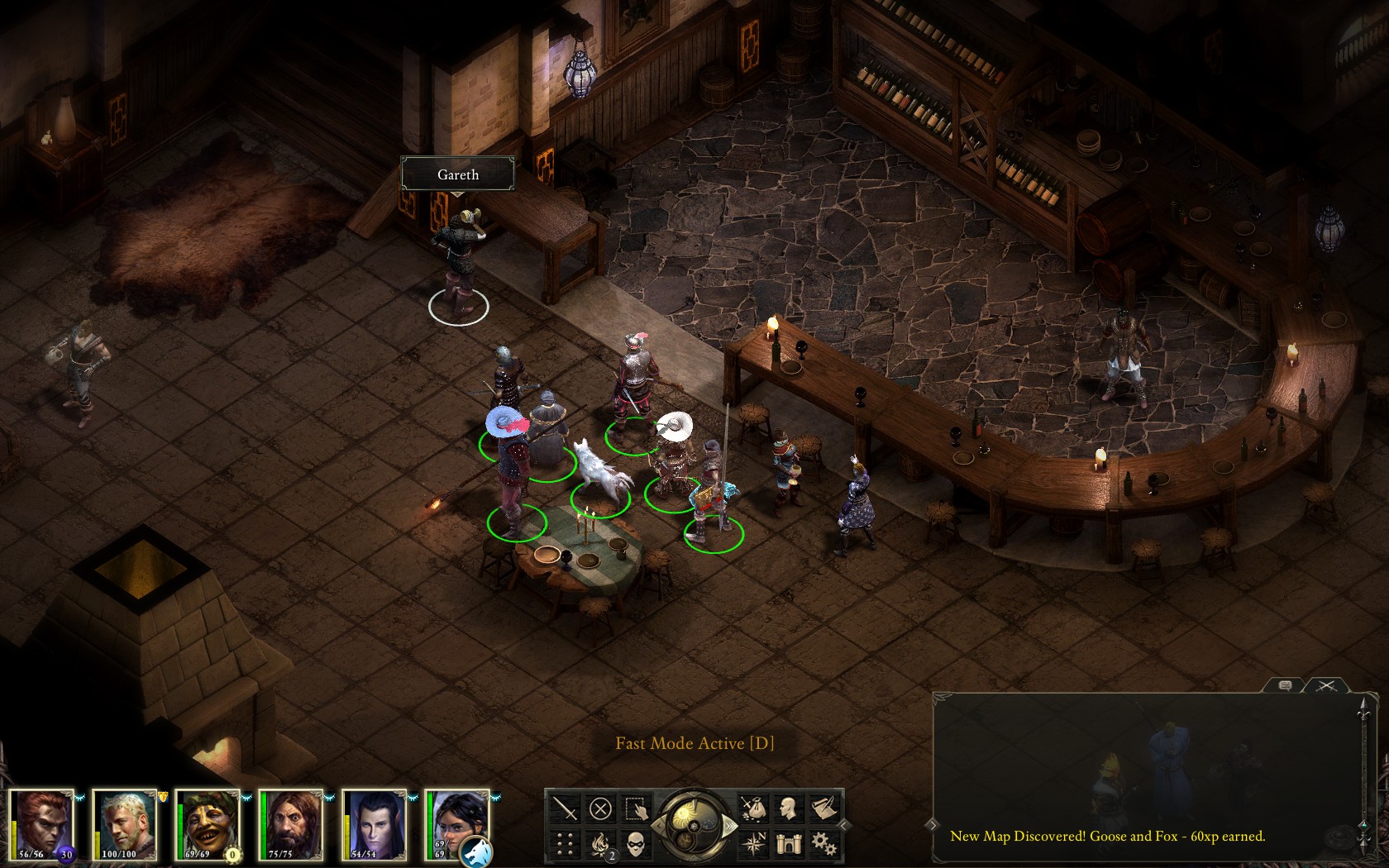Open the Inventory money-bag icon
Screen dimensions: 1389x868
point(756,808)
